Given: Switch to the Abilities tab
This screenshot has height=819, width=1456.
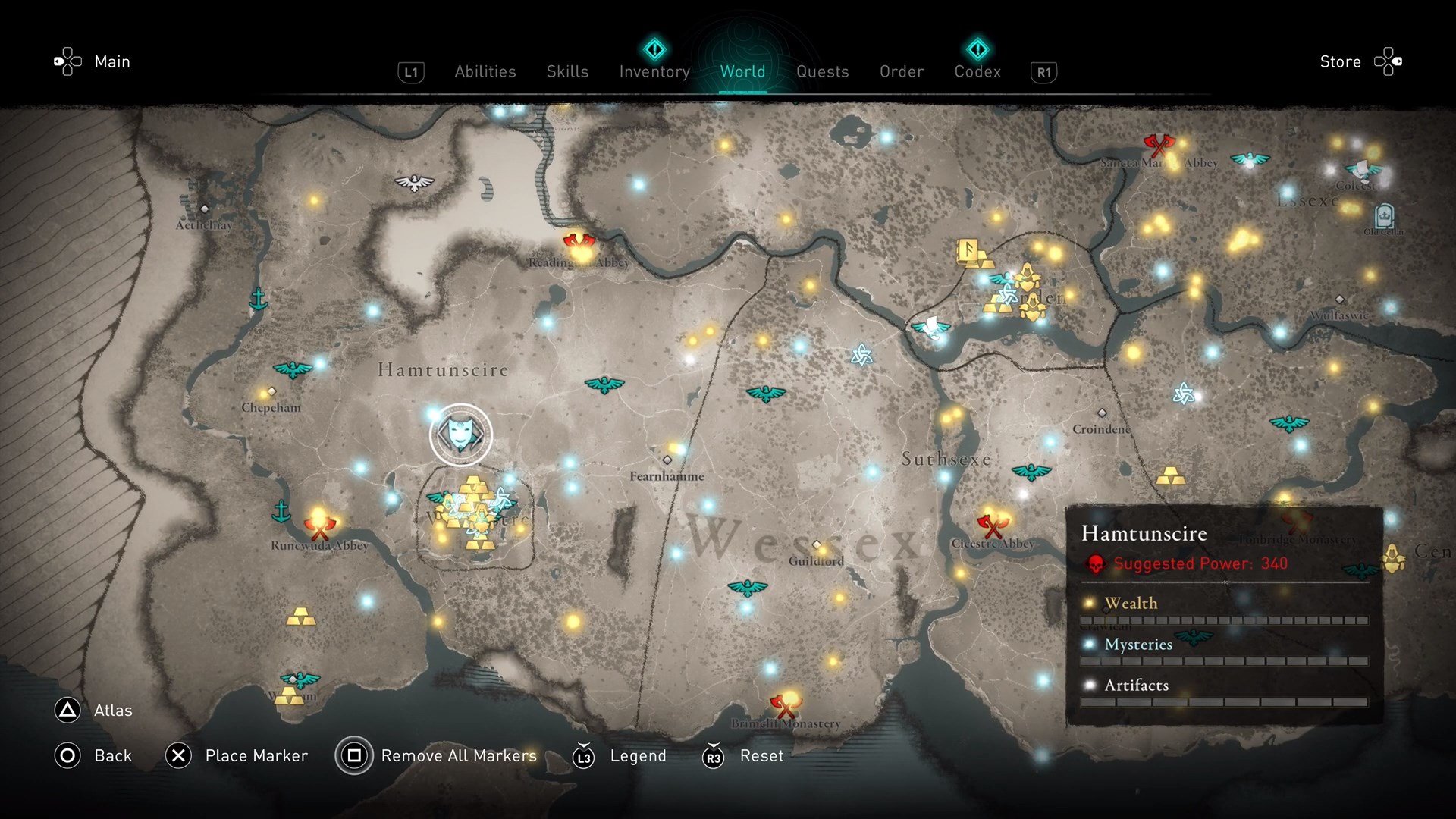Looking at the screenshot, I should [x=485, y=71].
